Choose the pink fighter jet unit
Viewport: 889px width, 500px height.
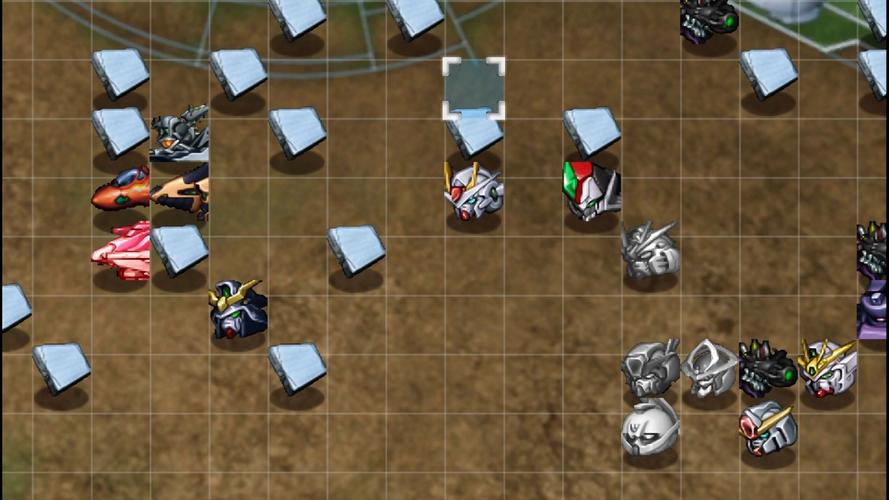(121, 251)
